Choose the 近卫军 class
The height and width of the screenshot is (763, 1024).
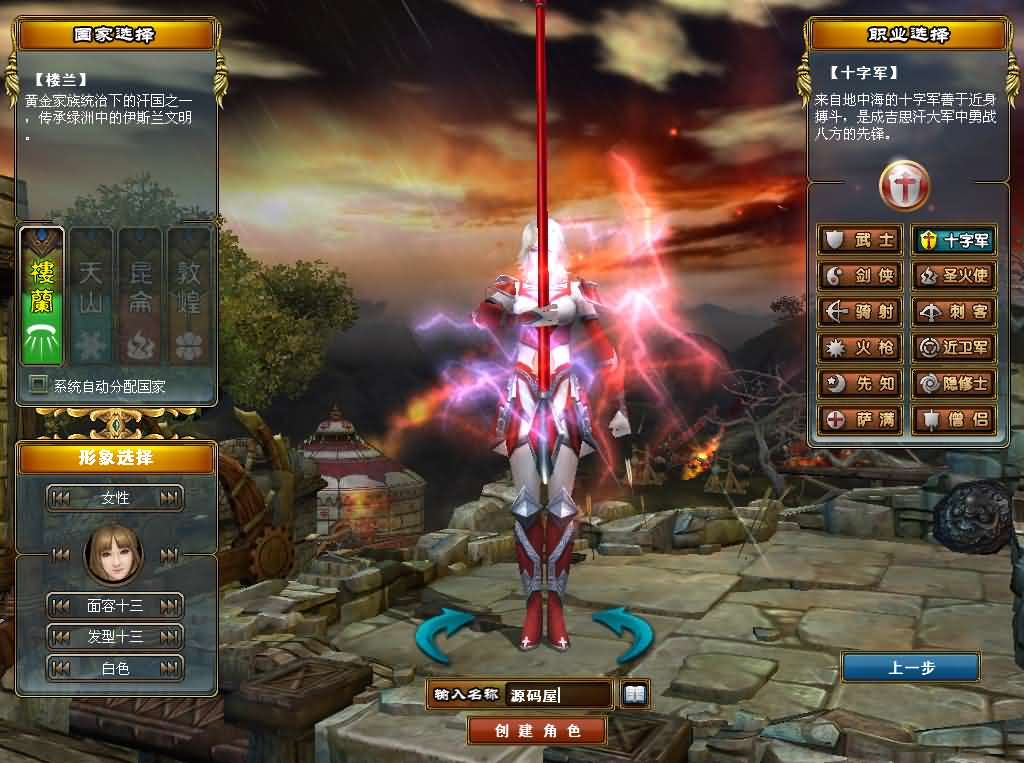[x=954, y=348]
